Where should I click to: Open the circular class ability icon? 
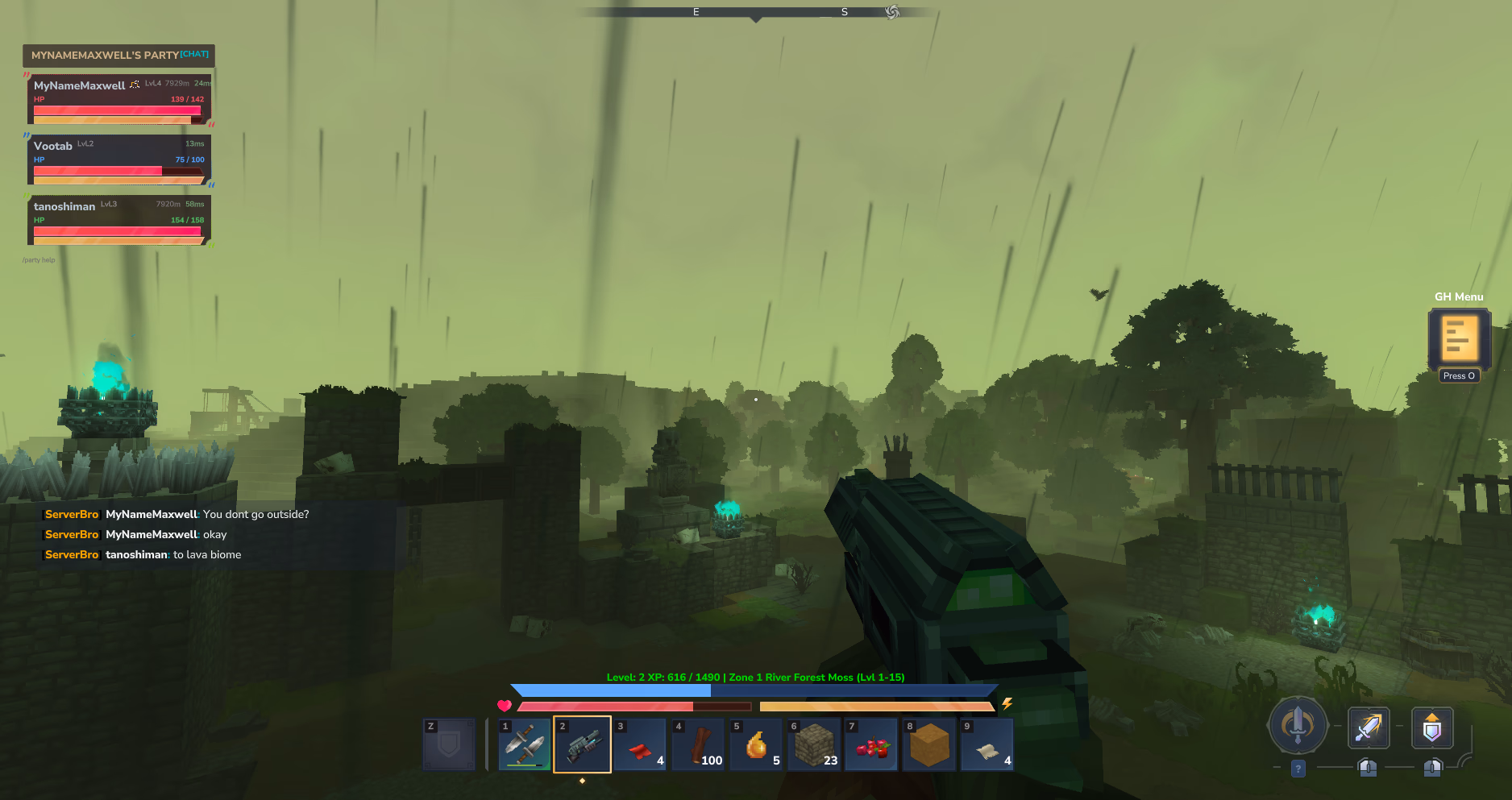click(1298, 725)
